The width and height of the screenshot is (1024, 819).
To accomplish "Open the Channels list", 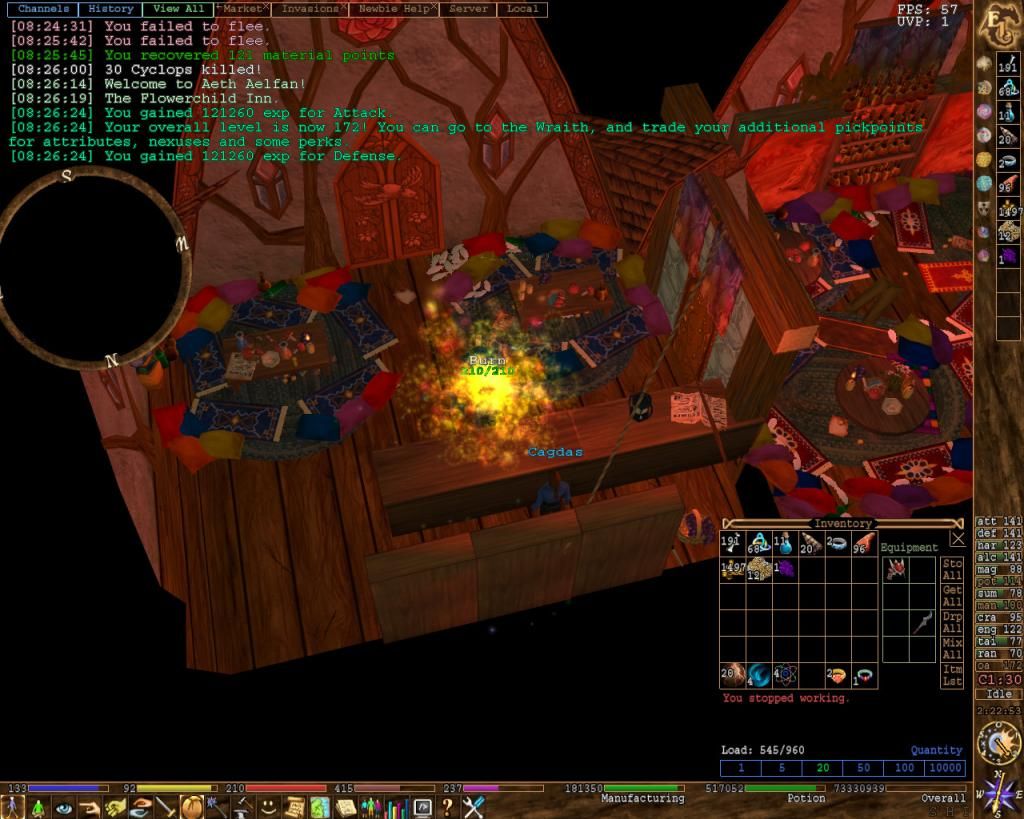I will 44,9.
